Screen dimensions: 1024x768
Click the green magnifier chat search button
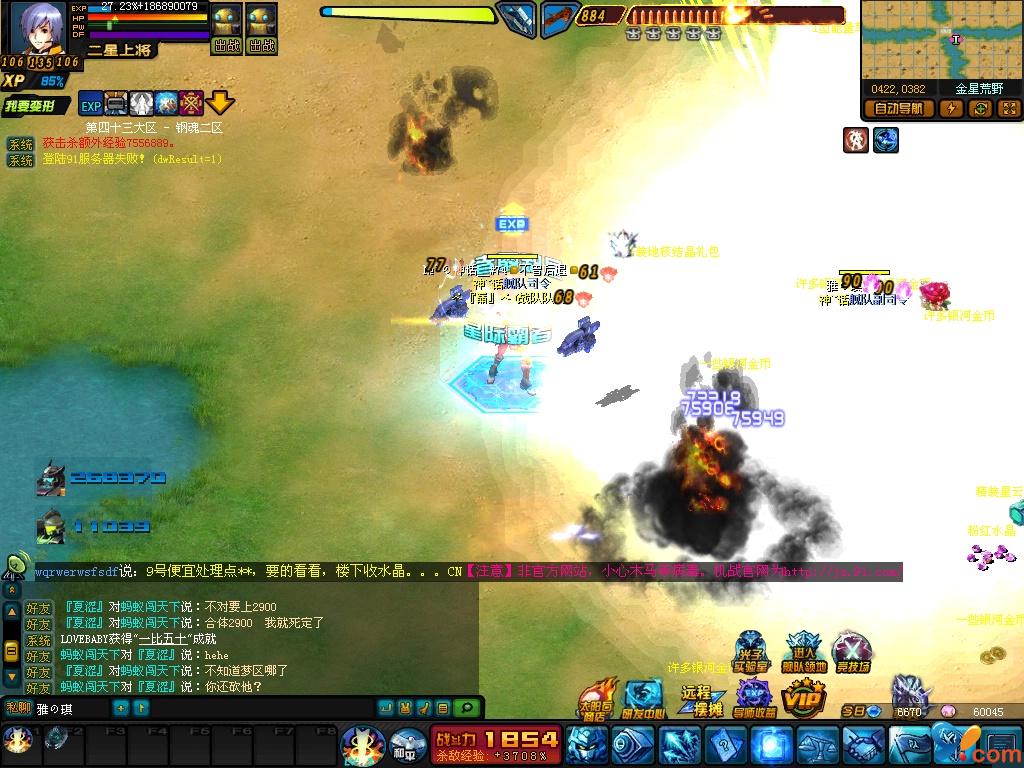466,708
